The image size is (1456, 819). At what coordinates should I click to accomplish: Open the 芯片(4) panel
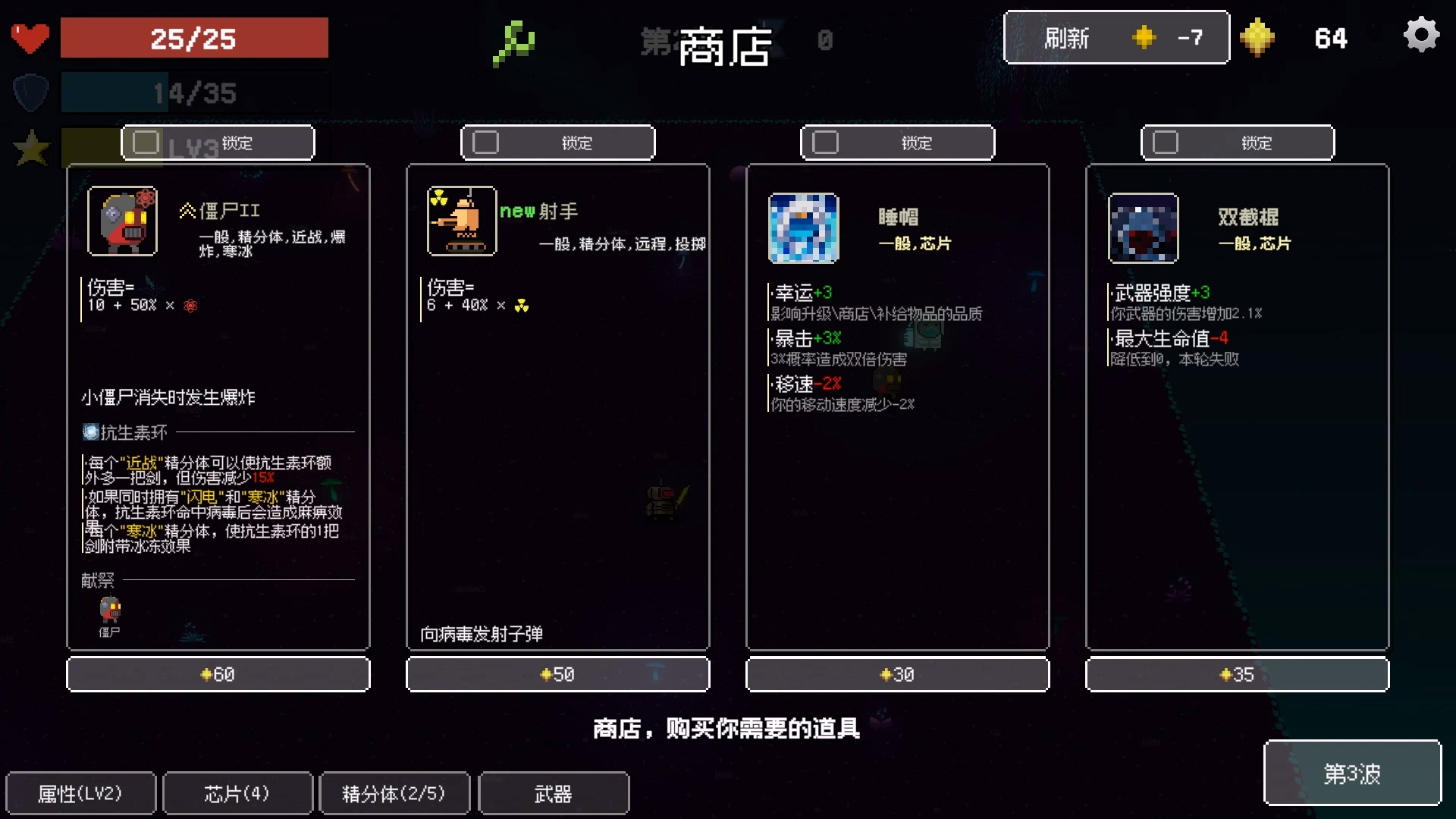click(237, 792)
